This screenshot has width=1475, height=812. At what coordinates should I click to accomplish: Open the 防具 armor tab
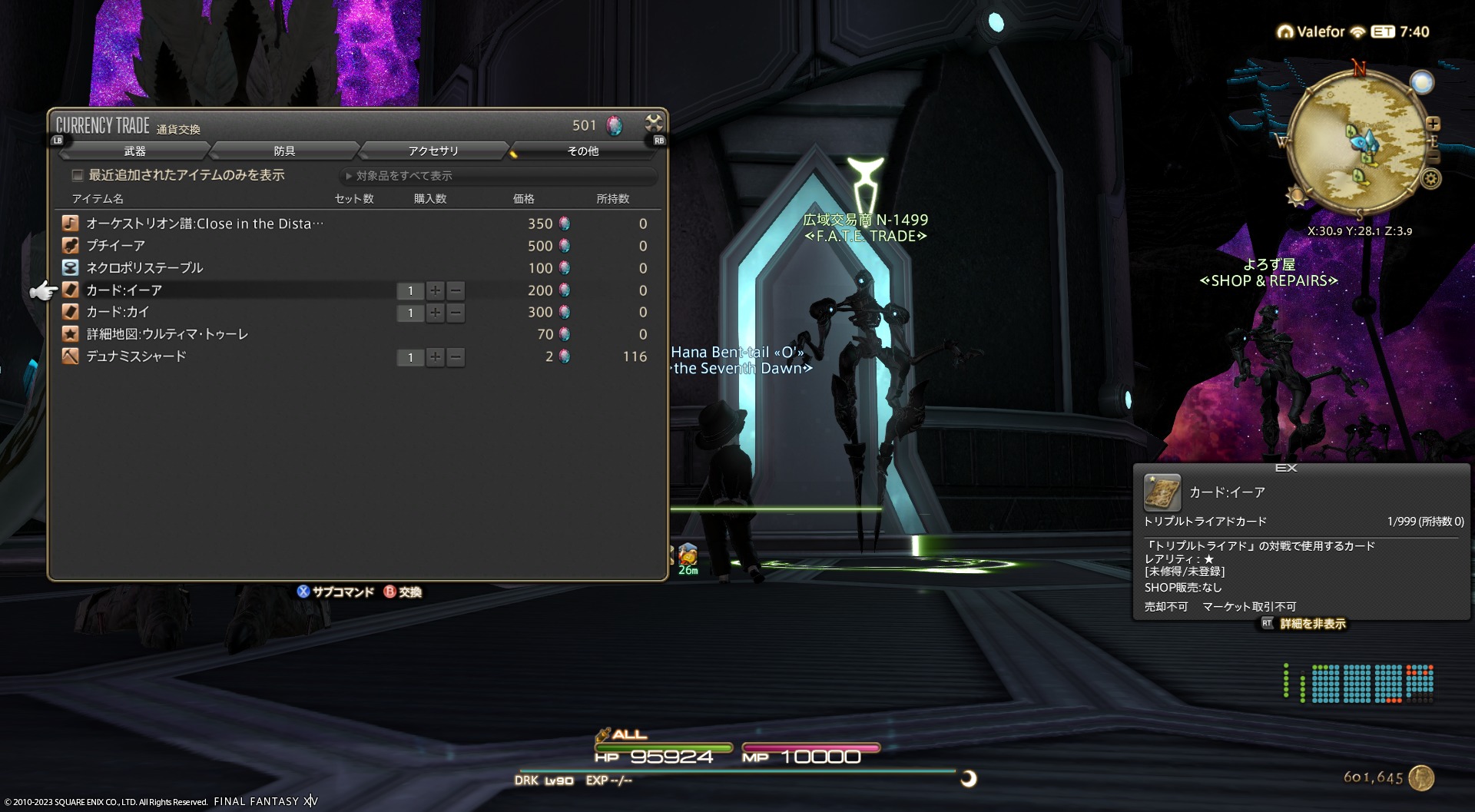284,151
